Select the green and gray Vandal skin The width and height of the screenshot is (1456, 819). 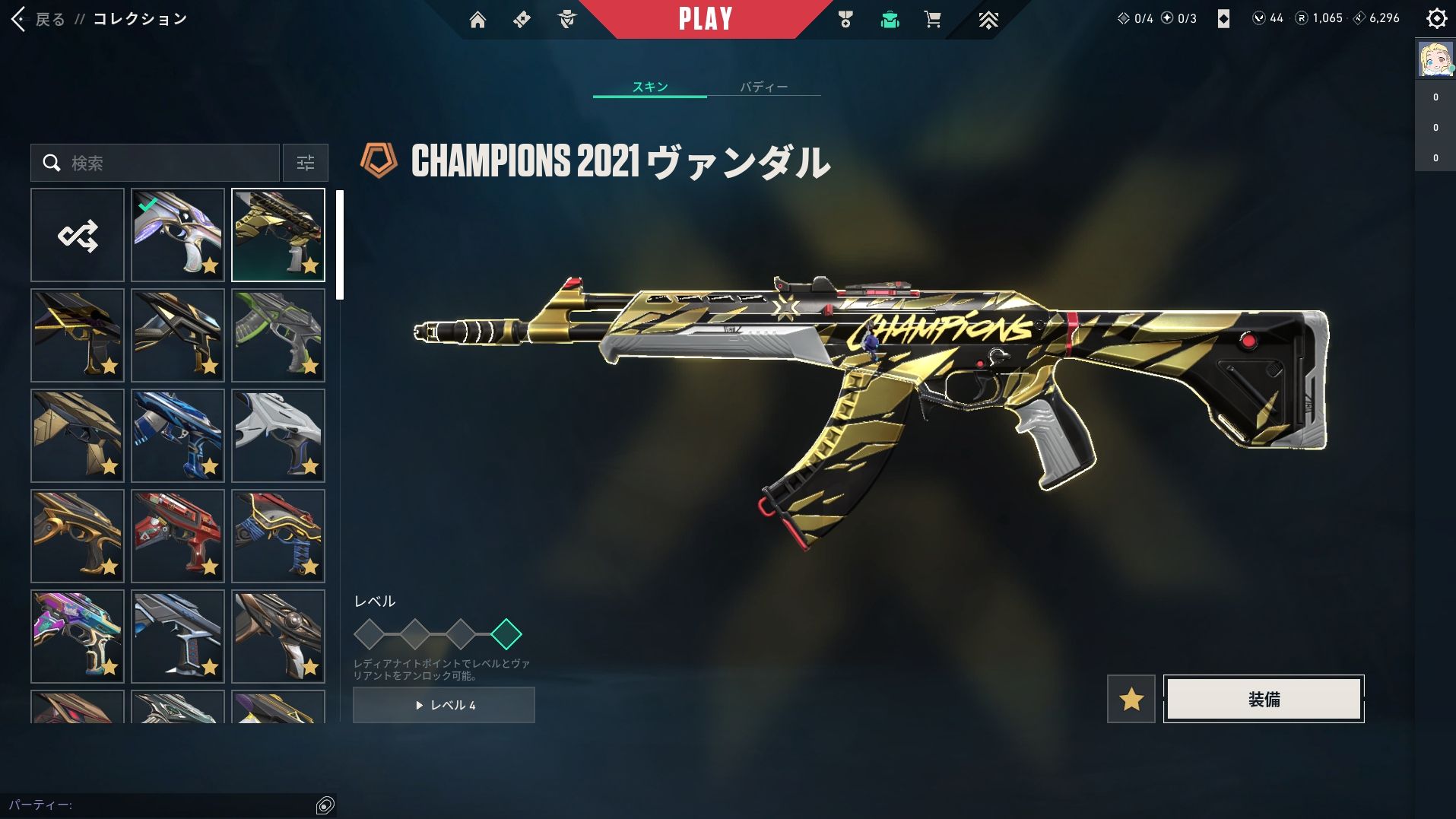point(278,335)
